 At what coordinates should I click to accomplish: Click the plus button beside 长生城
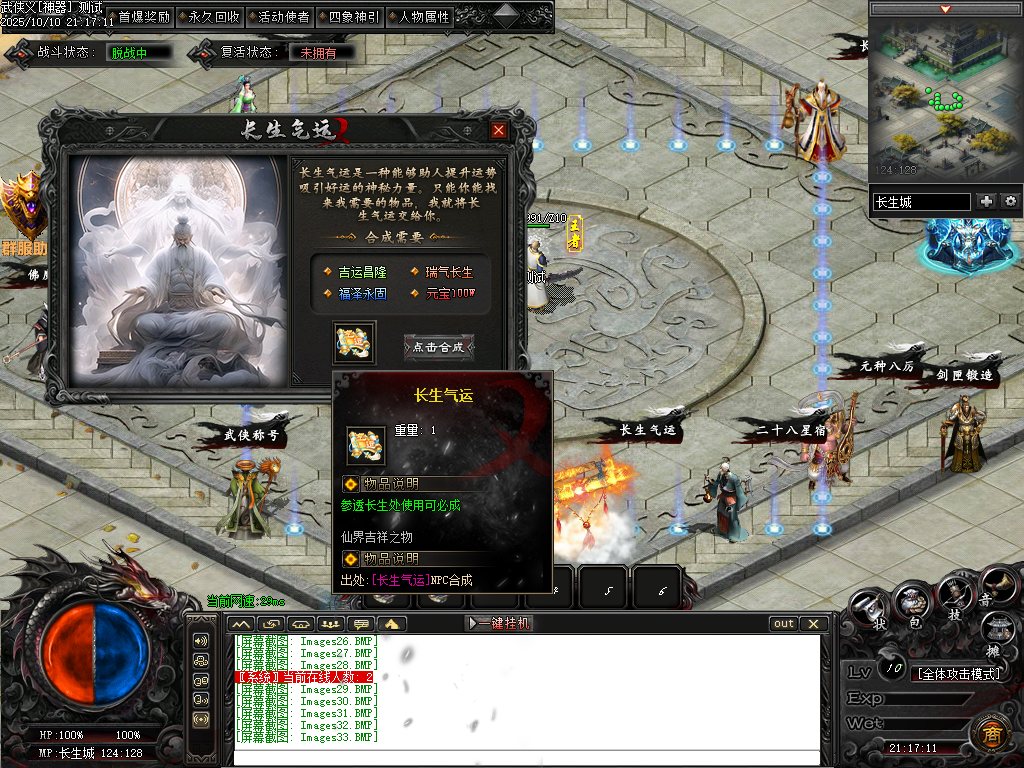(986, 201)
